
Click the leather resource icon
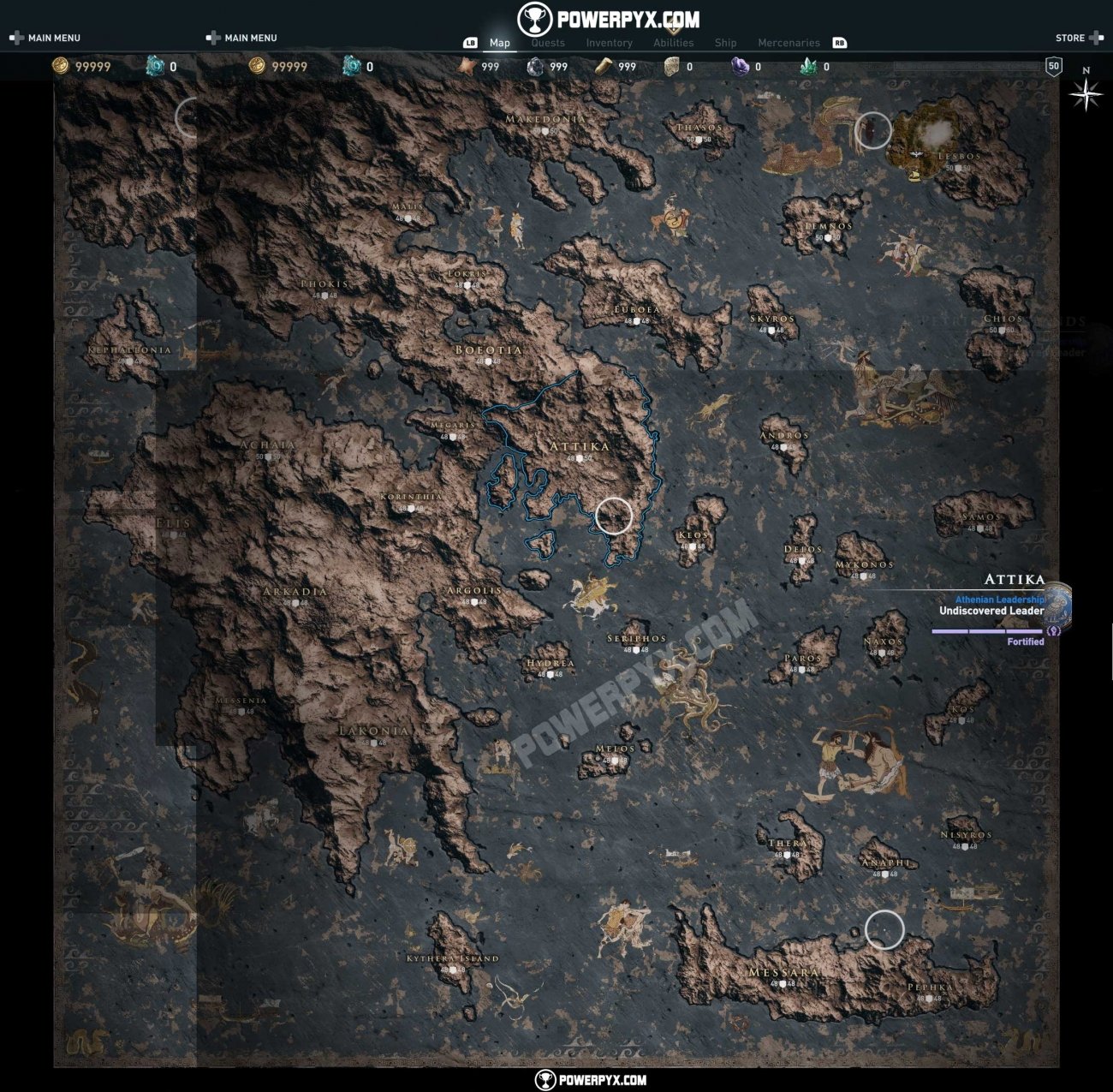672,65
